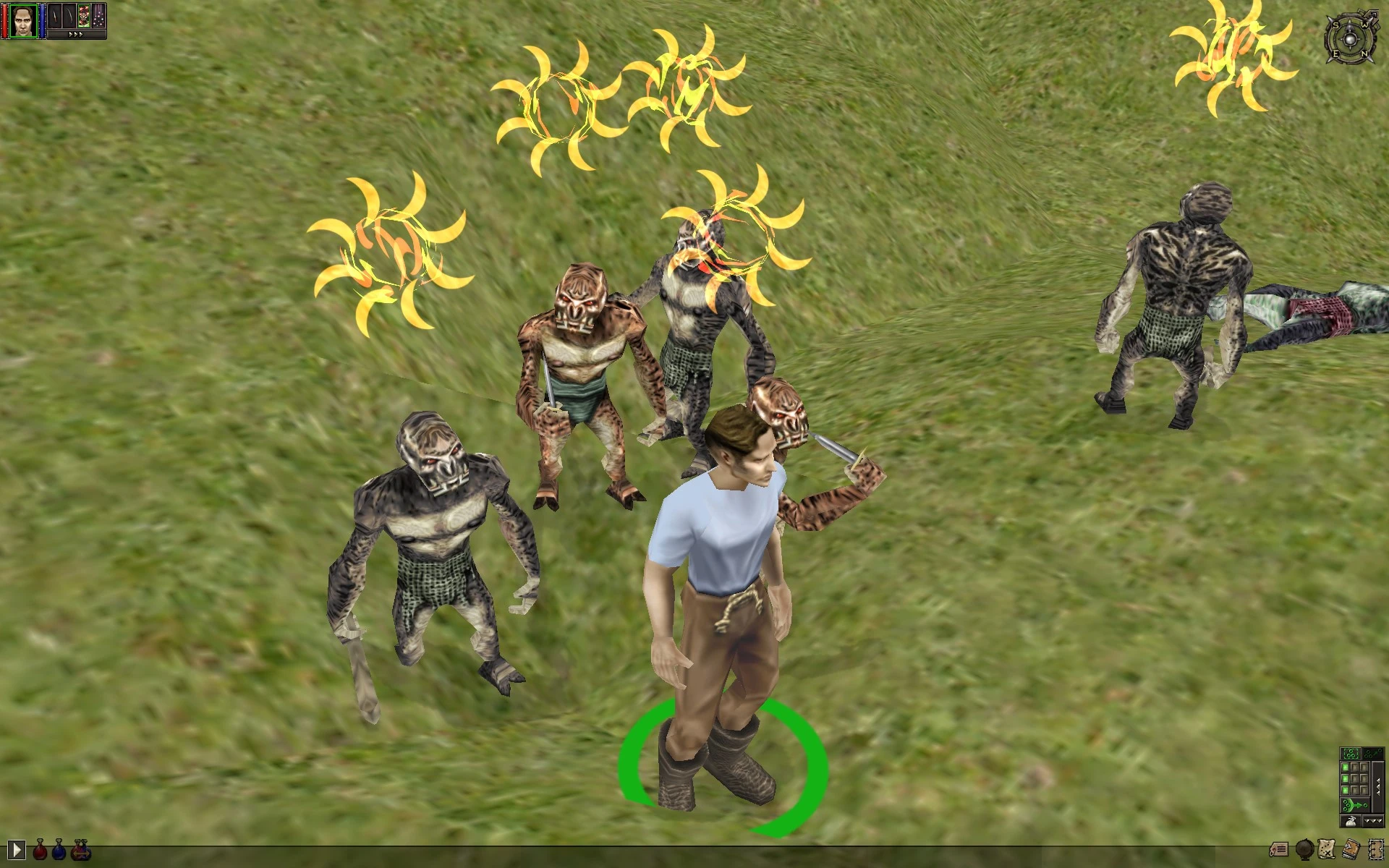
Task: Click the red health bar
Action: (4, 22)
